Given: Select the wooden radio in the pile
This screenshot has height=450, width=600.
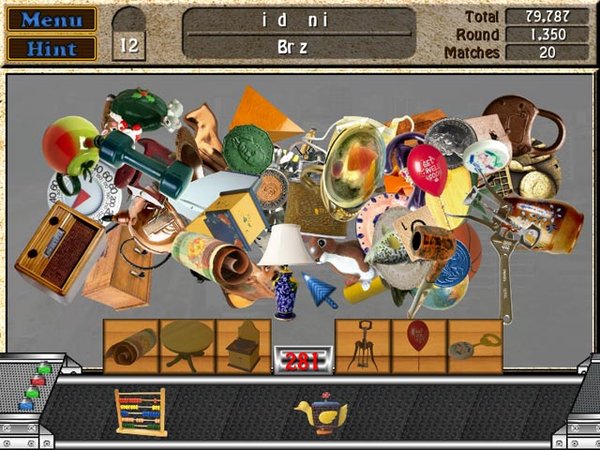Looking at the screenshot, I should click(58, 249).
